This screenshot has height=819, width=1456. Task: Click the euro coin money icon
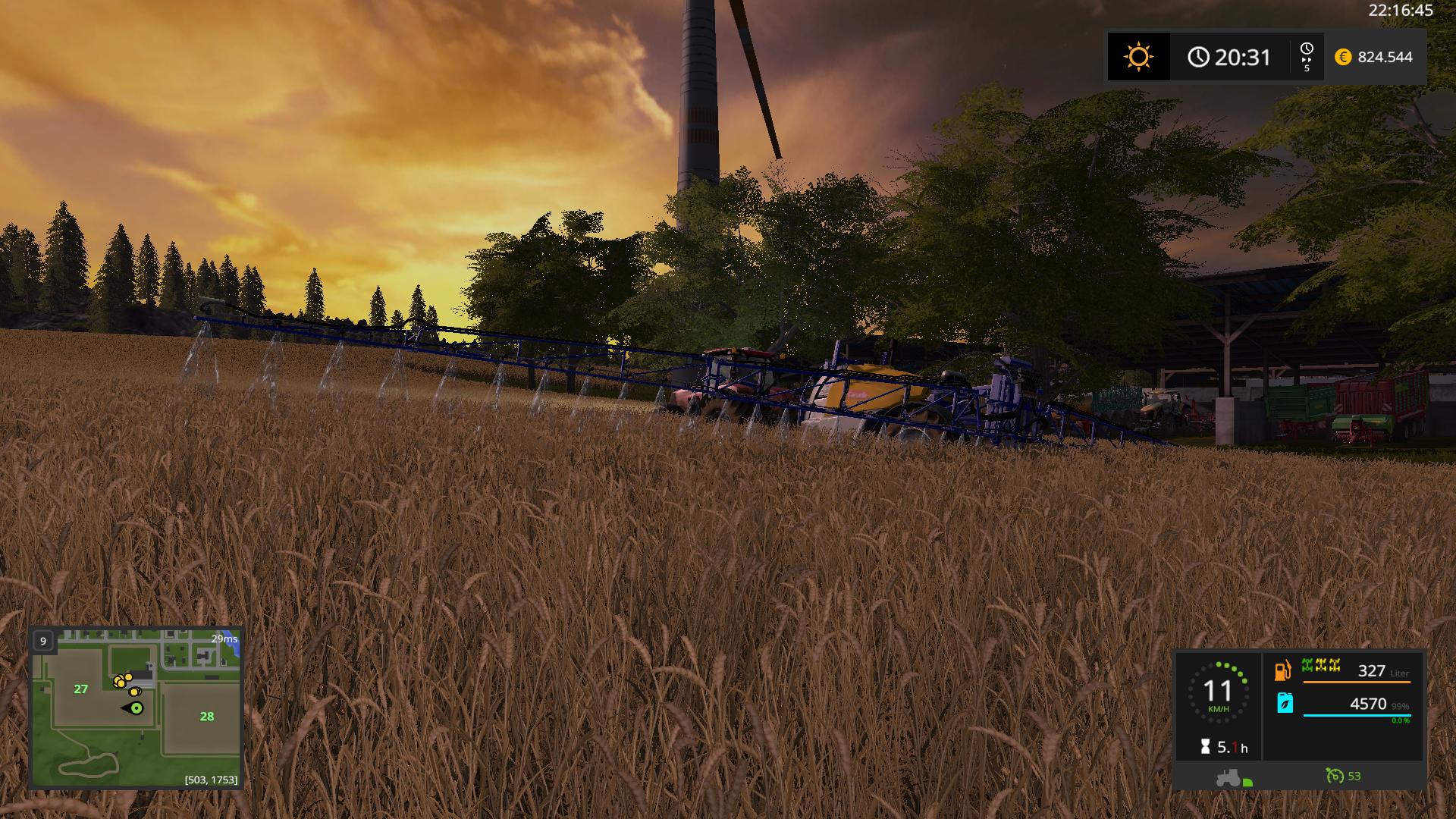pyautogui.click(x=1343, y=57)
